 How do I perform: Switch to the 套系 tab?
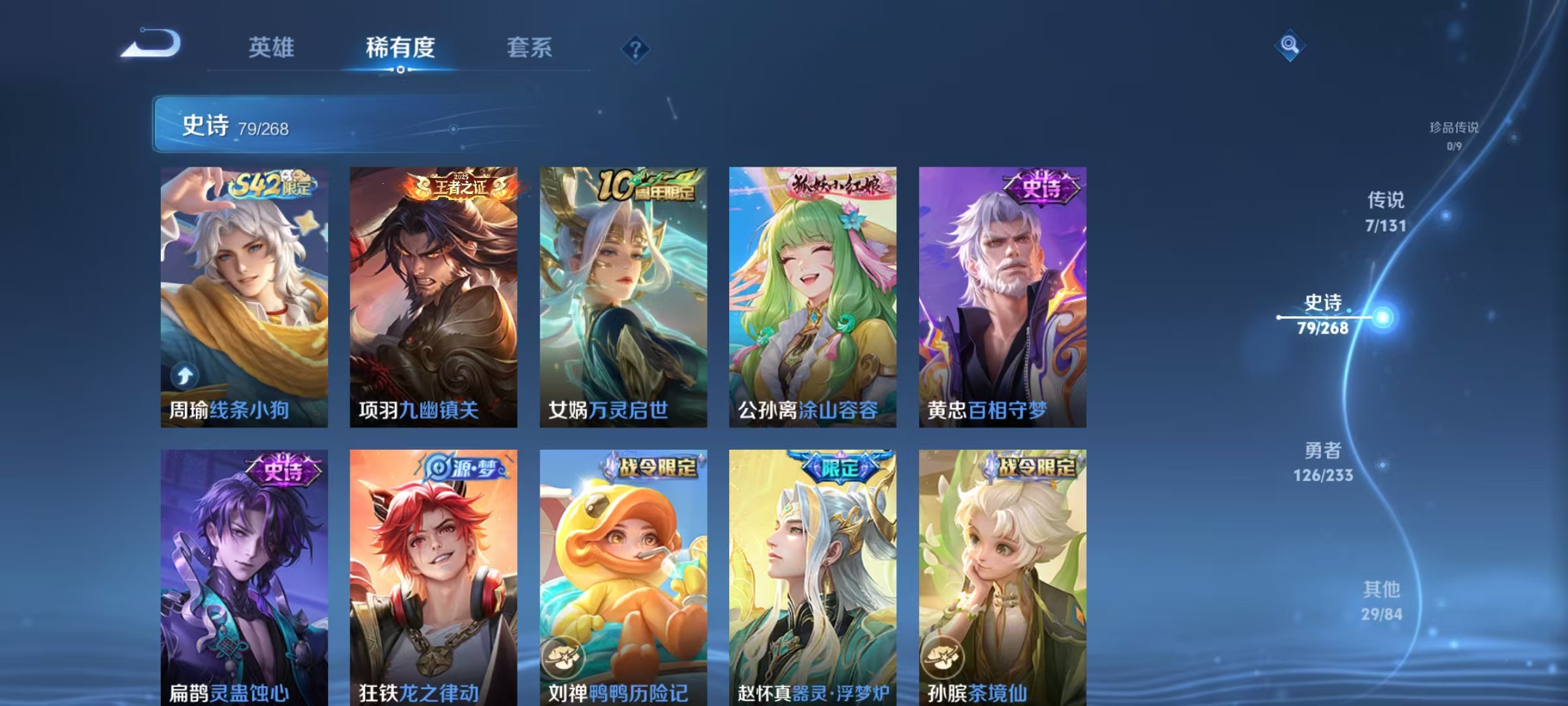[530, 48]
